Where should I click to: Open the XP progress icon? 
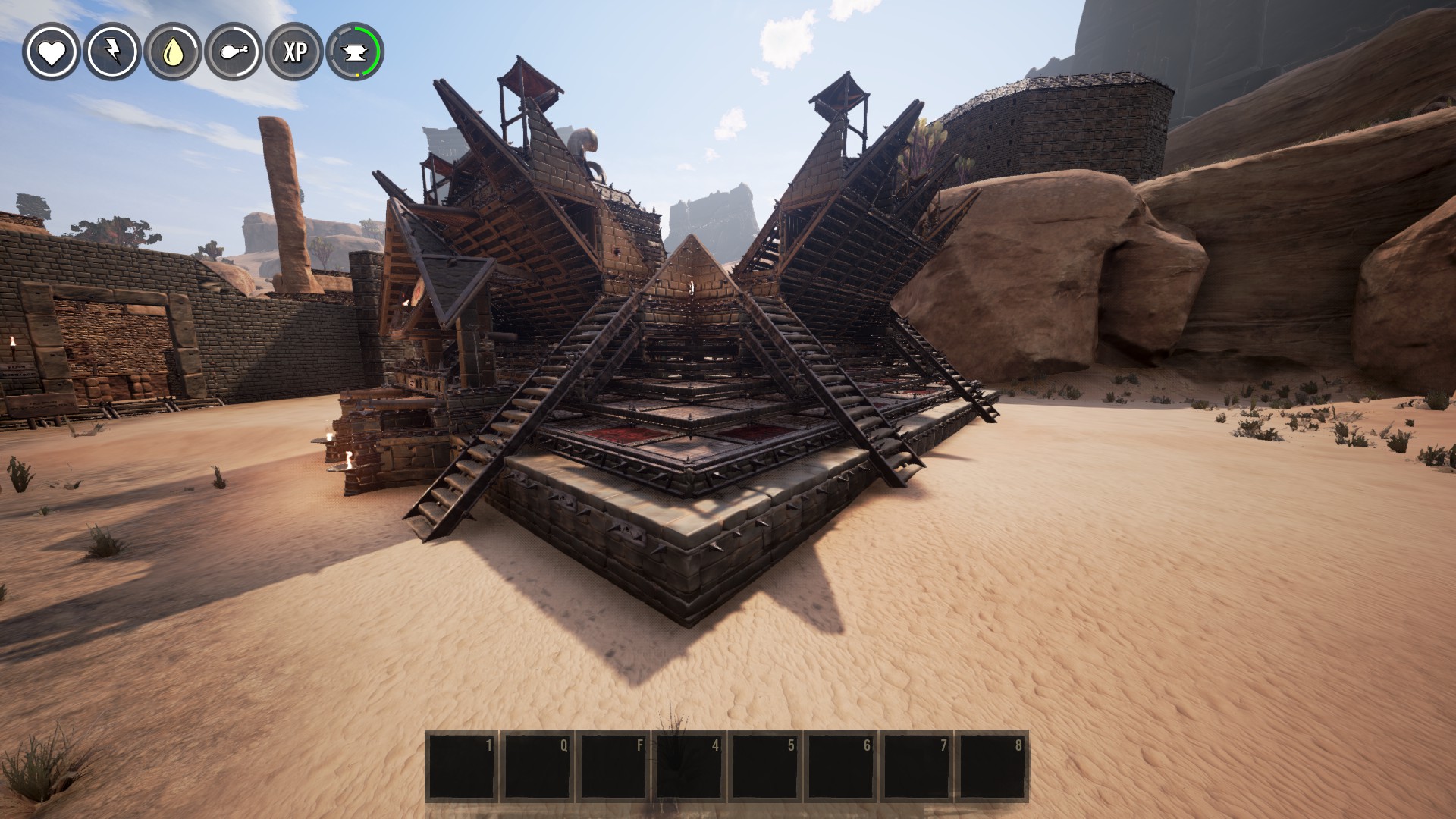tap(294, 52)
